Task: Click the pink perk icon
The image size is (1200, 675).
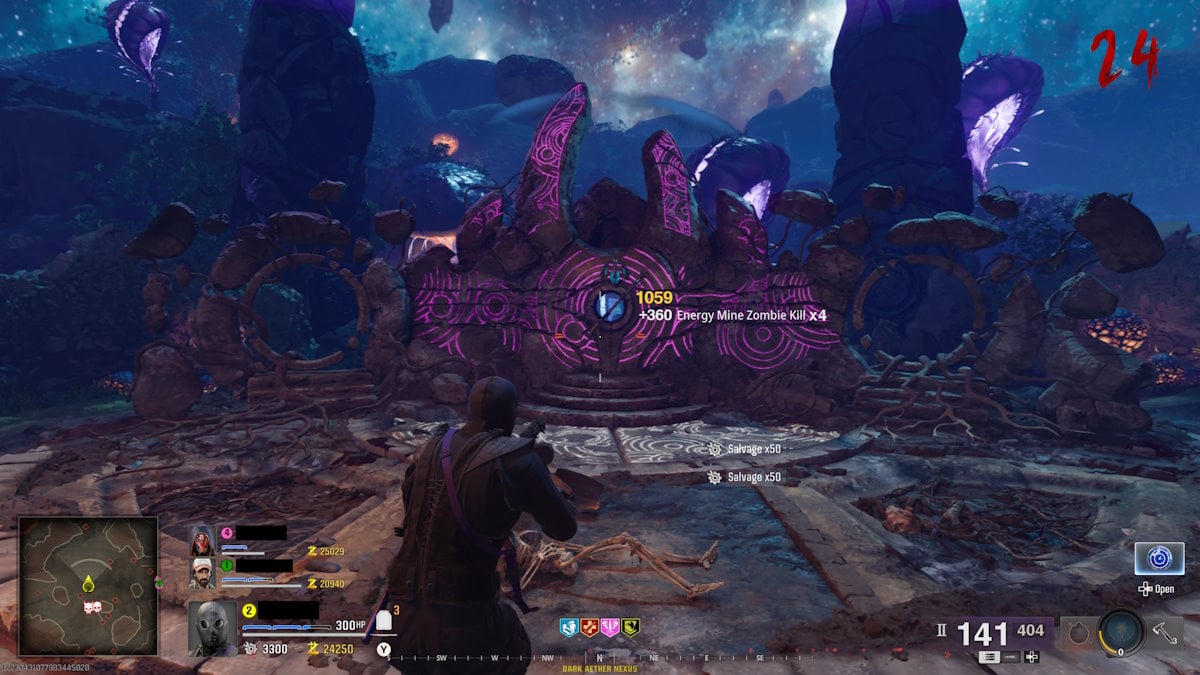Action: coord(609,627)
